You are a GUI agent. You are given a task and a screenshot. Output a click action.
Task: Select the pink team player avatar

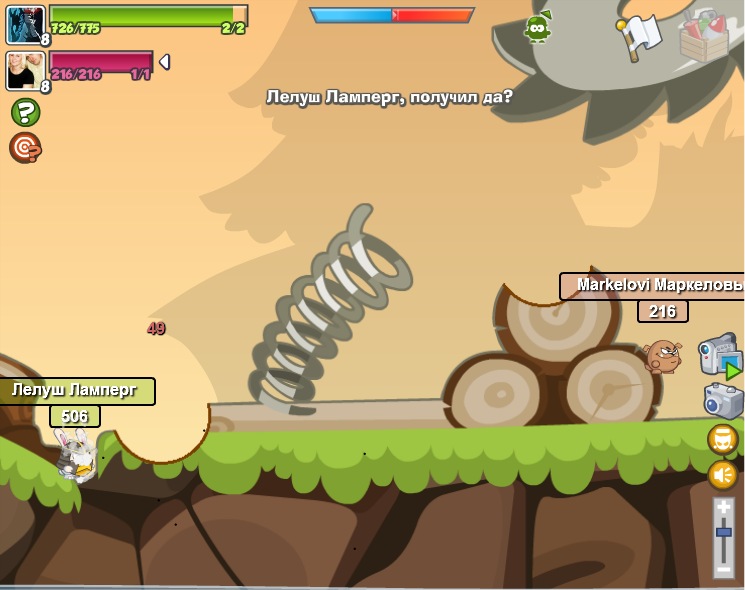coord(24,71)
